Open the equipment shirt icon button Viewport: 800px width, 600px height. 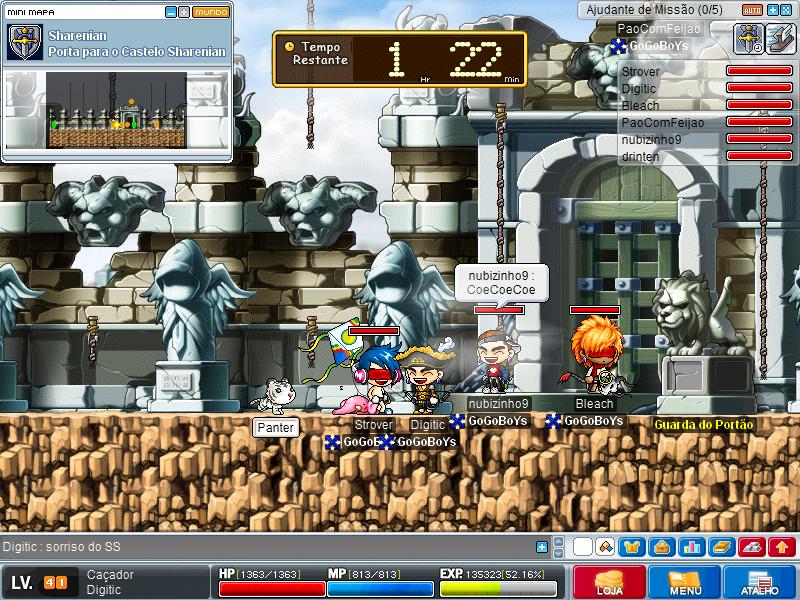coord(632,547)
